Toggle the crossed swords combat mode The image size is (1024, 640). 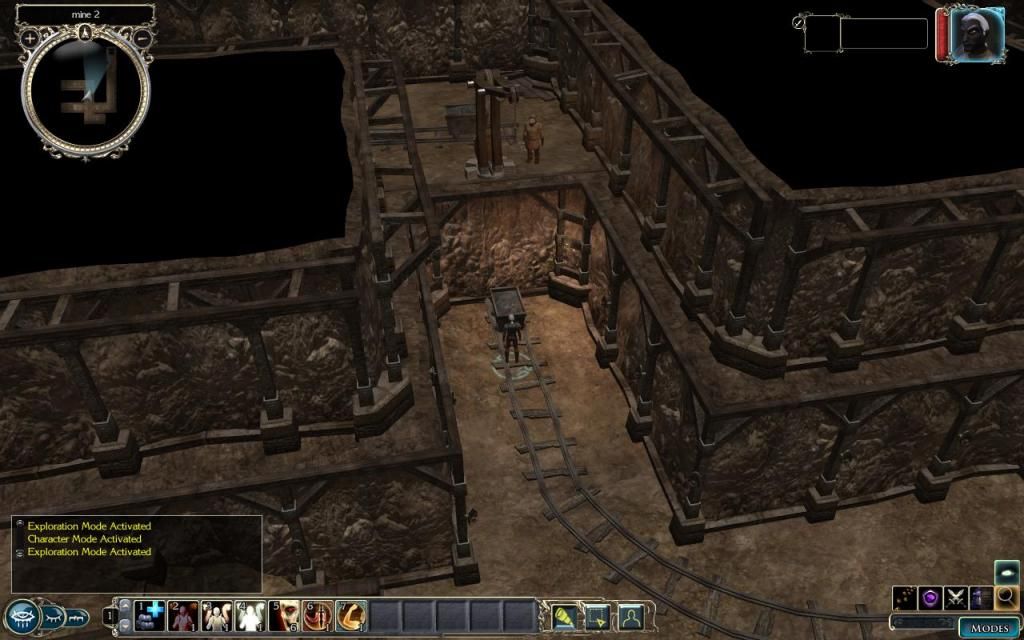coord(956,598)
